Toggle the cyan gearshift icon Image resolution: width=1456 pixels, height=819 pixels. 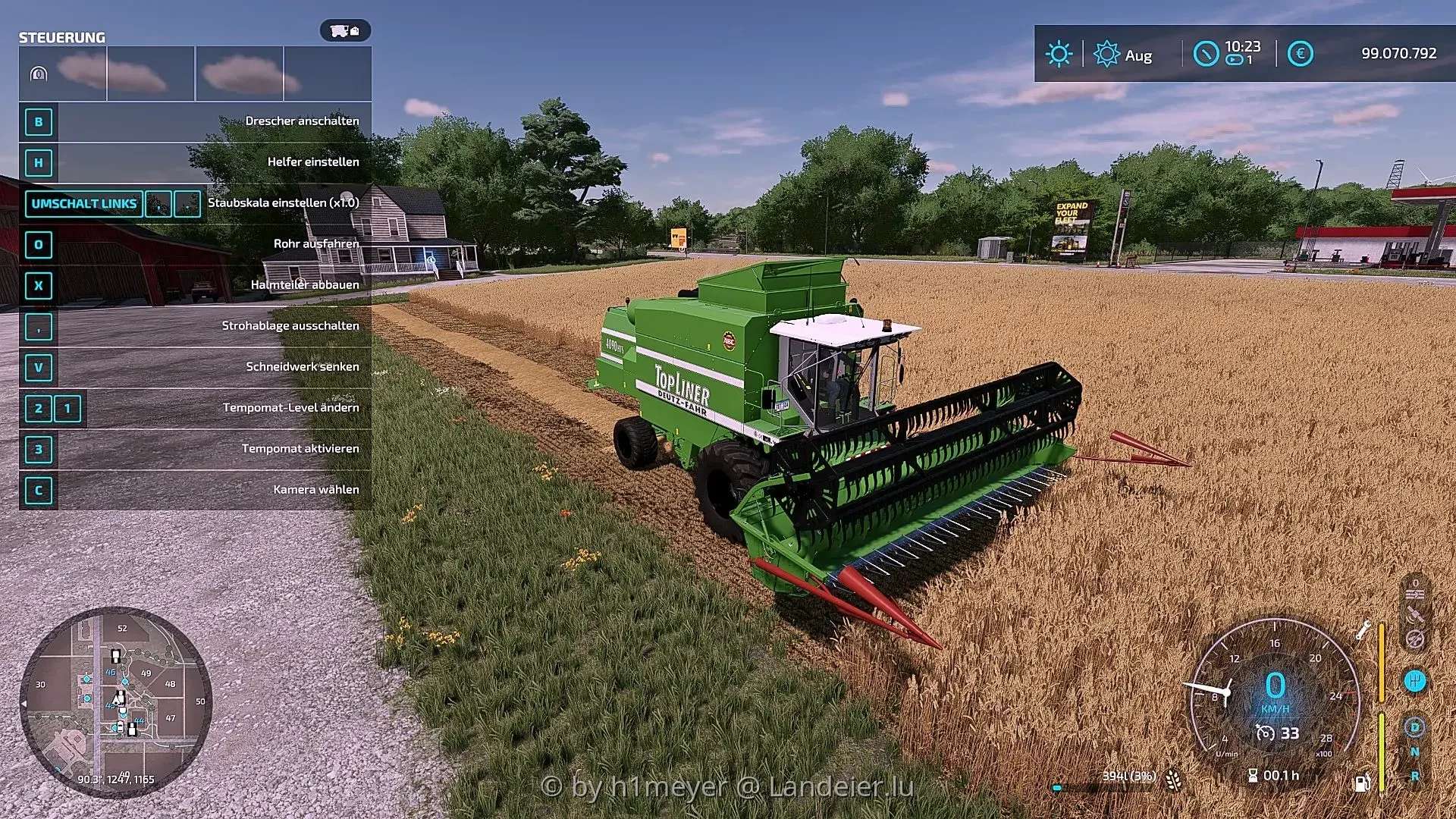click(x=1414, y=680)
